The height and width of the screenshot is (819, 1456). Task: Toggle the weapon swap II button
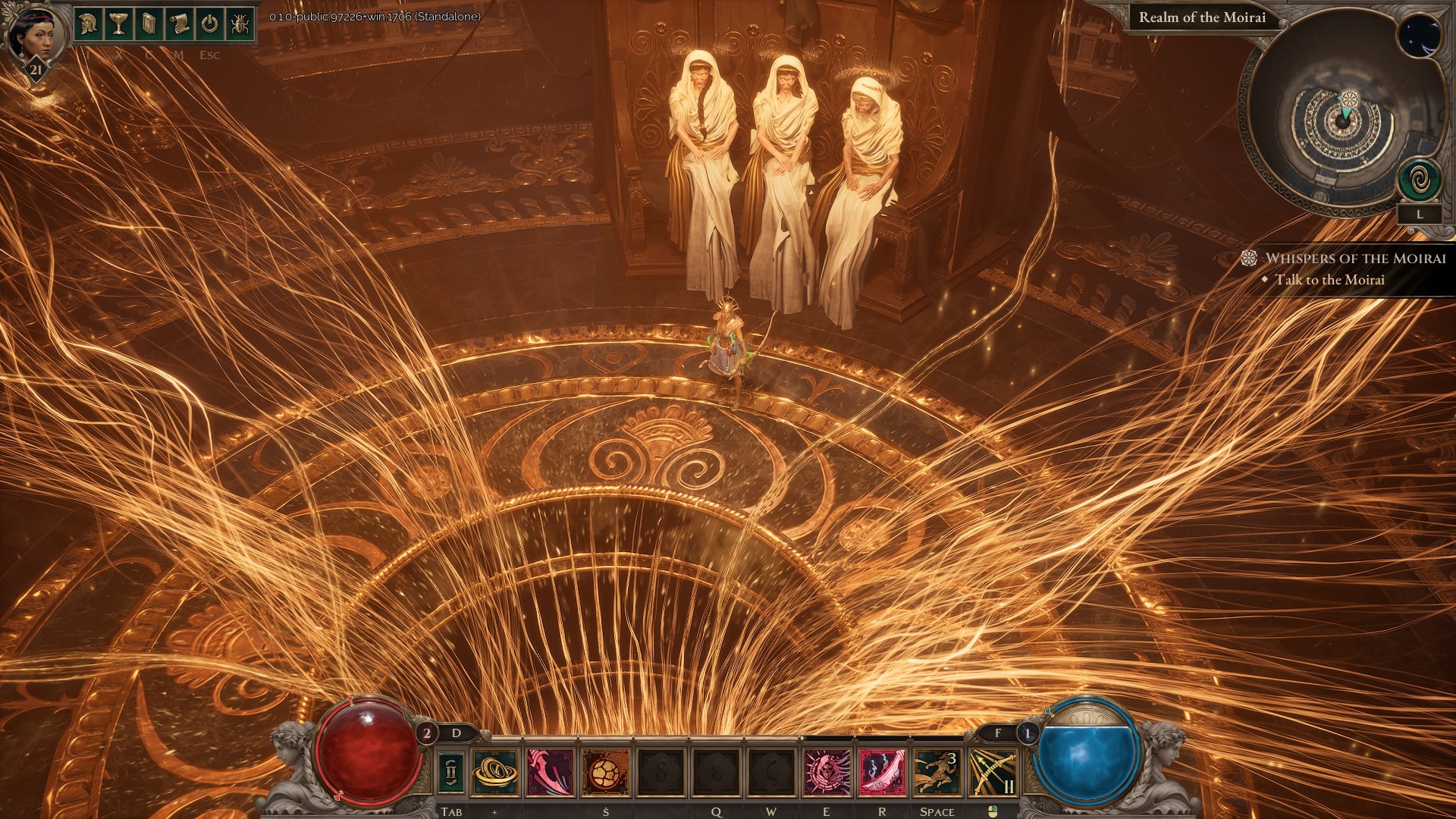(451, 771)
